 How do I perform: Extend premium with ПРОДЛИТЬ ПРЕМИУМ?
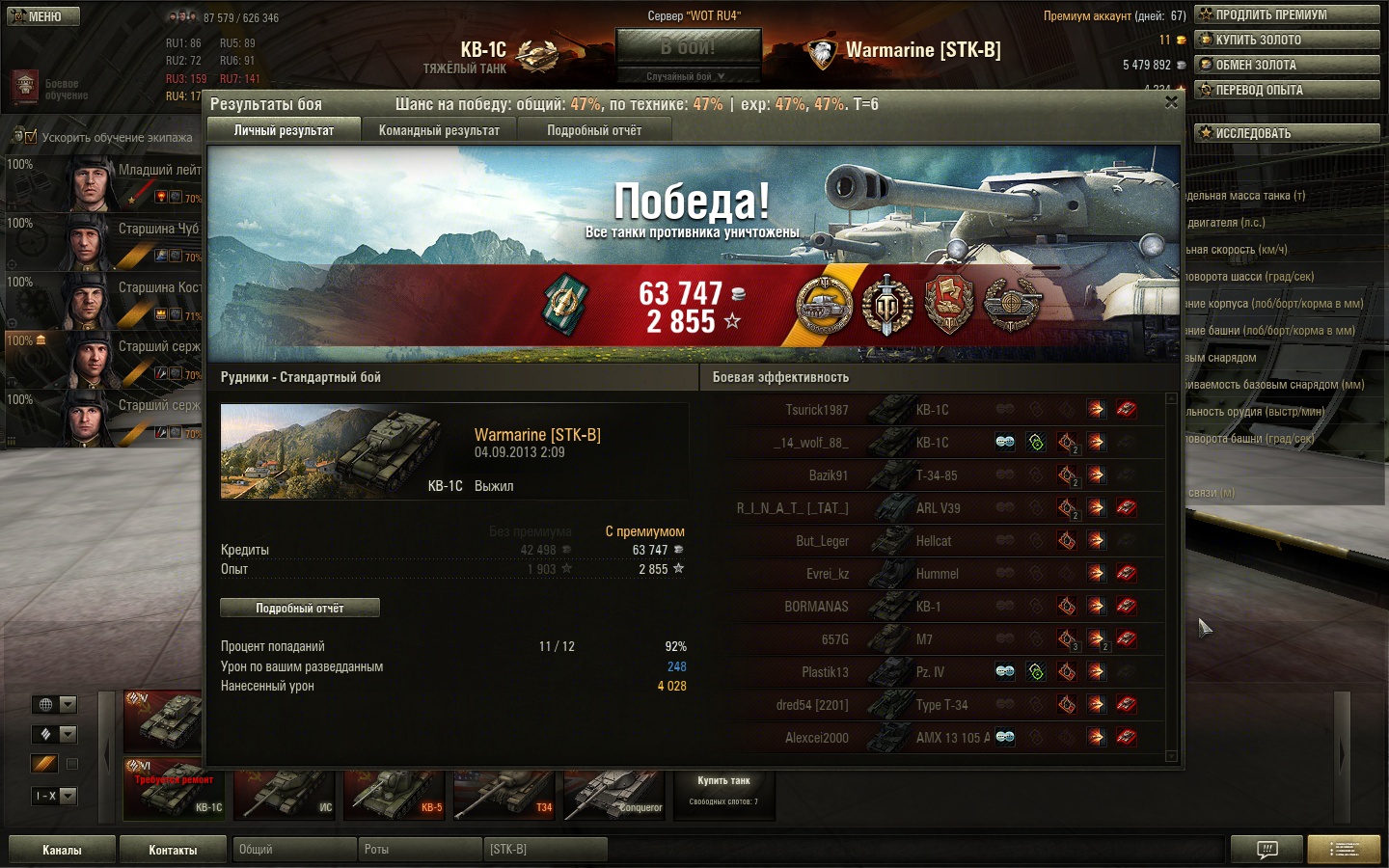tap(1287, 14)
